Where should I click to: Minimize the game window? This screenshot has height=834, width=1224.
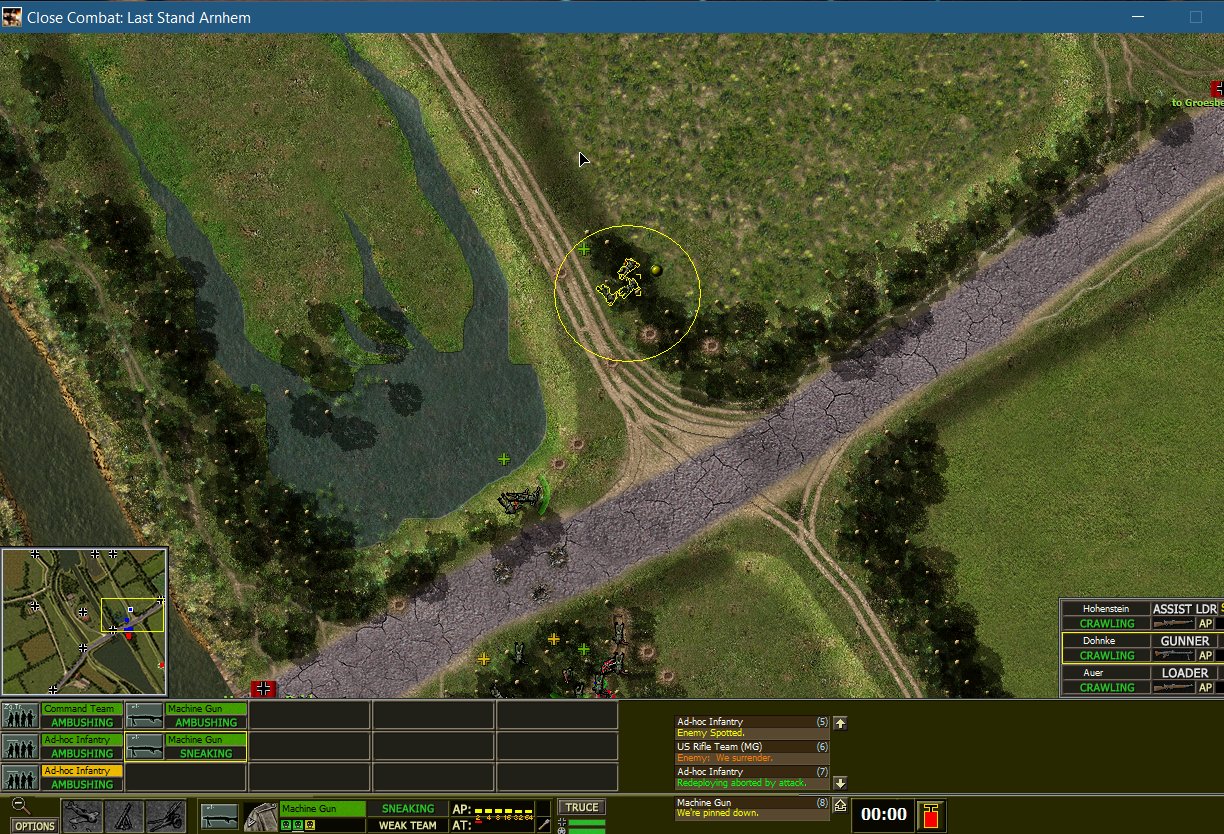click(1136, 17)
